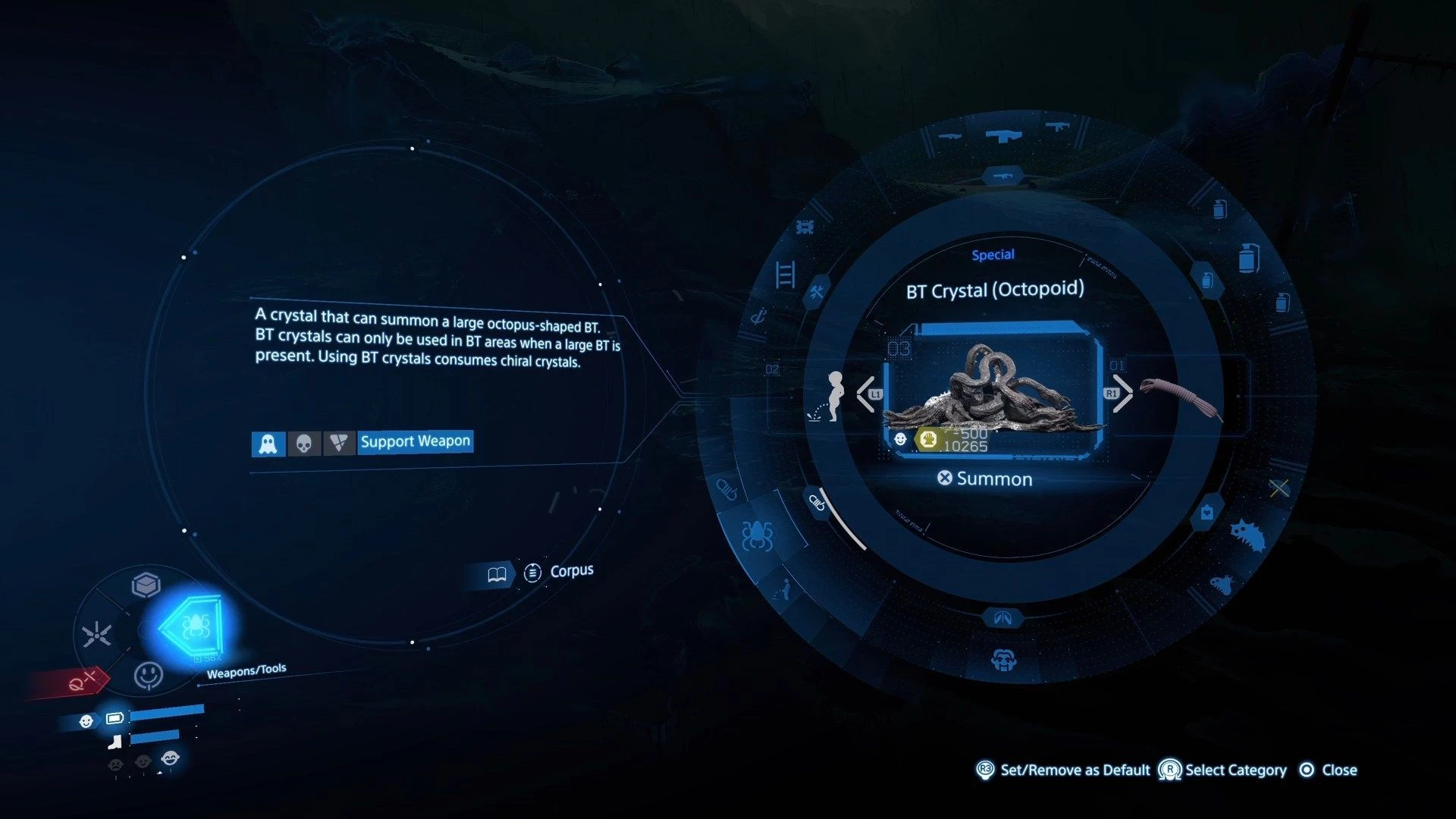Choose the urinating figure item

tap(831, 396)
